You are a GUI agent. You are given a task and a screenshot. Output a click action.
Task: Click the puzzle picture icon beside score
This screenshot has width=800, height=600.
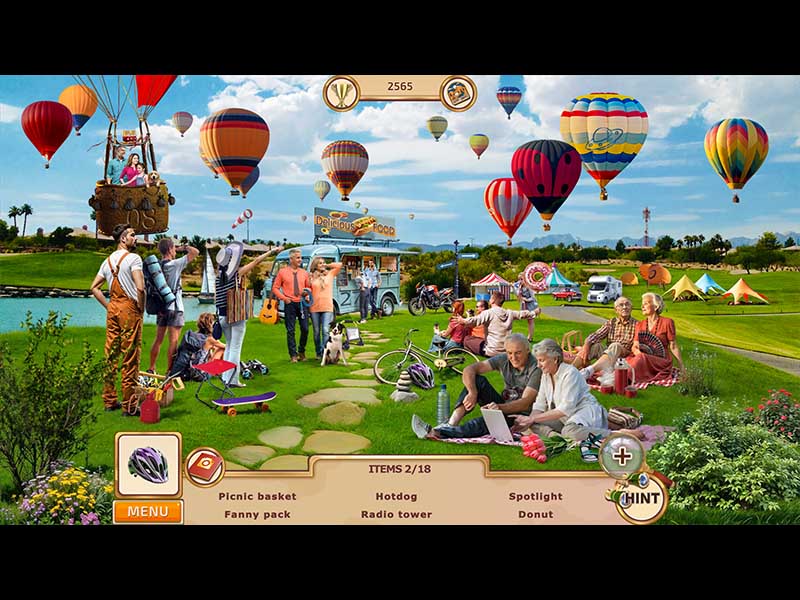pyautogui.click(x=458, y=93)
